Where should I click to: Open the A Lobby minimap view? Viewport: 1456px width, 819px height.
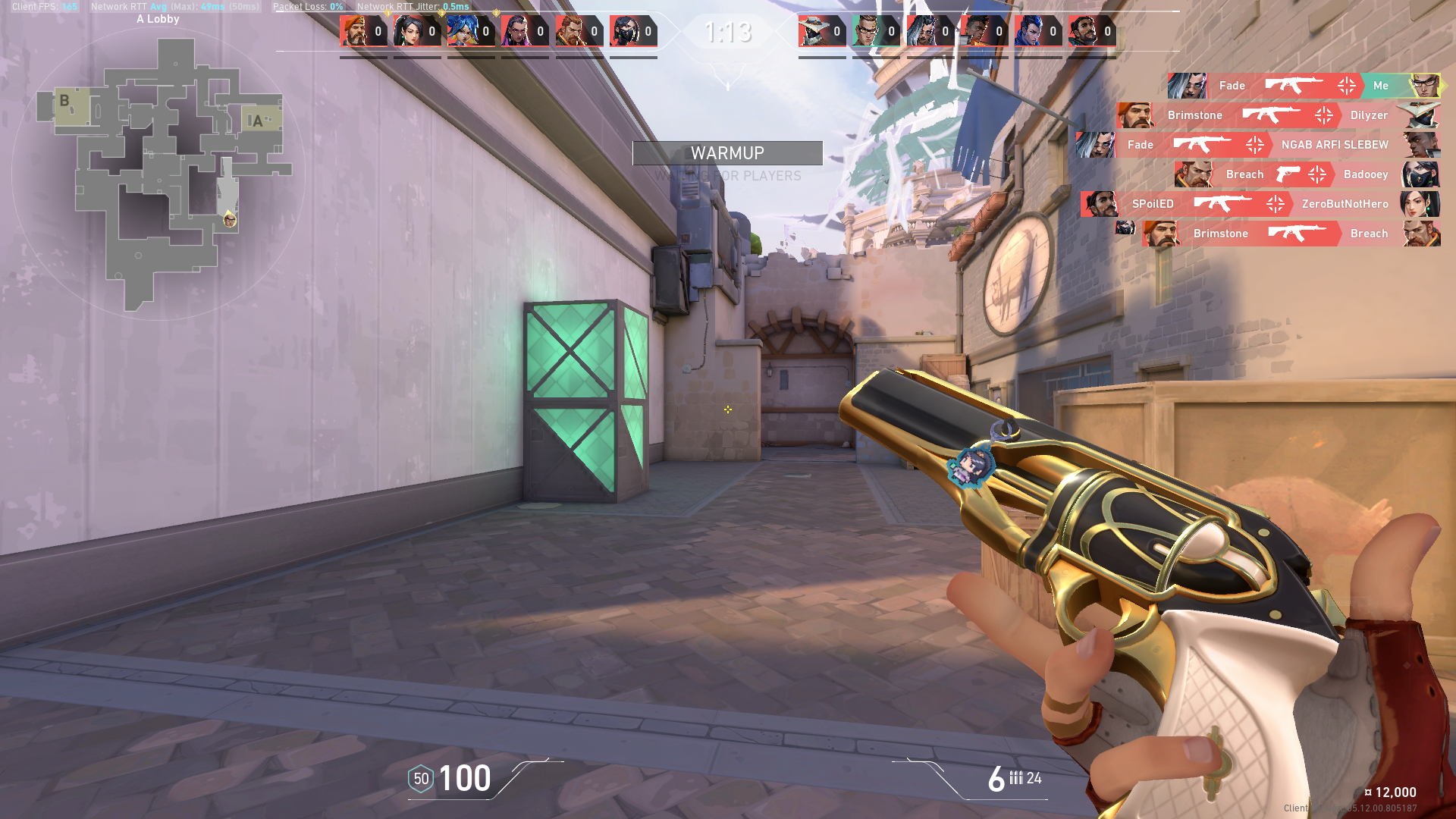pos(157,19)
